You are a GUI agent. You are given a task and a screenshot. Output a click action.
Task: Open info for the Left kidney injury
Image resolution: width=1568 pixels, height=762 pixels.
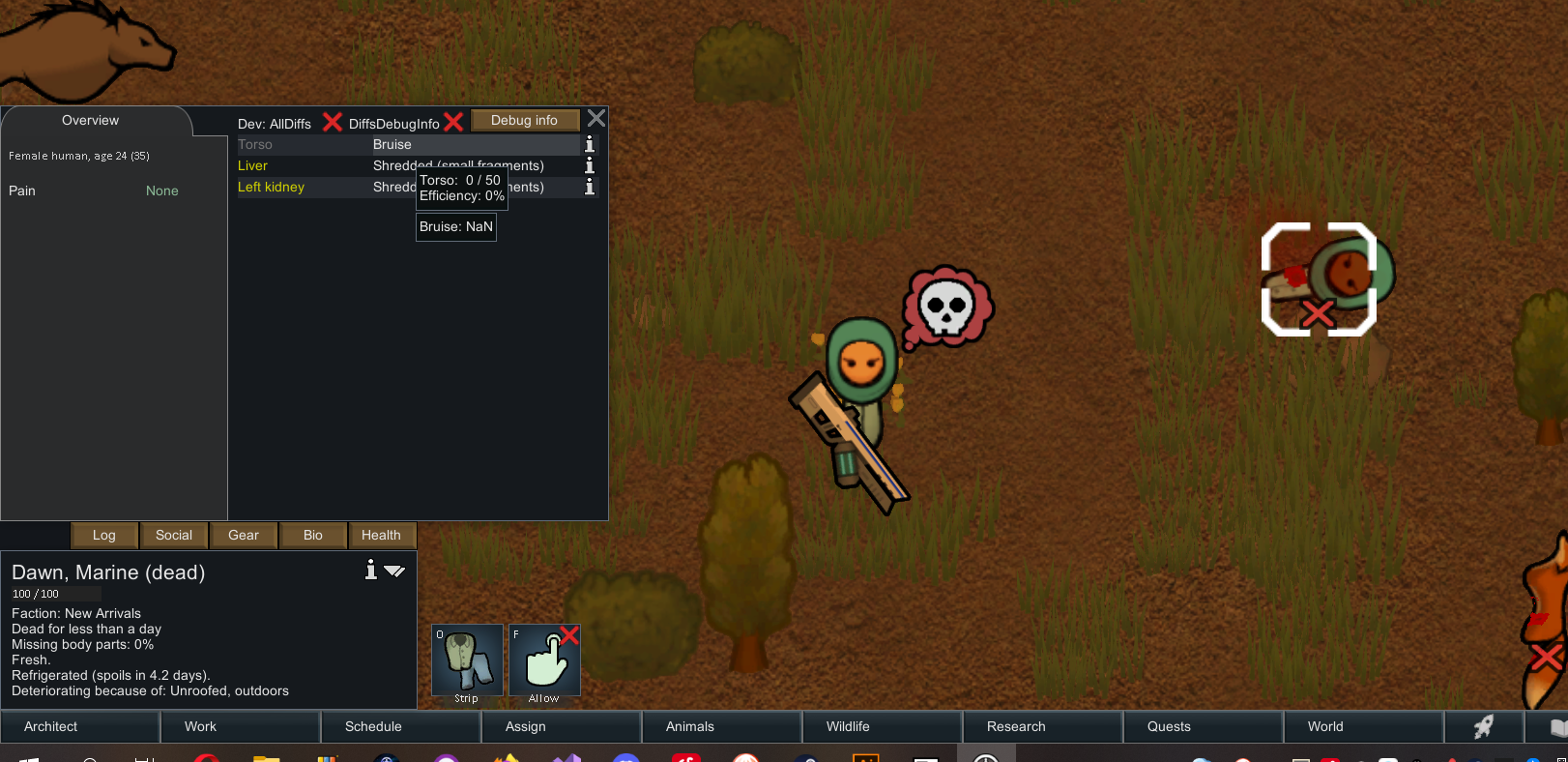tap(589, 187)
